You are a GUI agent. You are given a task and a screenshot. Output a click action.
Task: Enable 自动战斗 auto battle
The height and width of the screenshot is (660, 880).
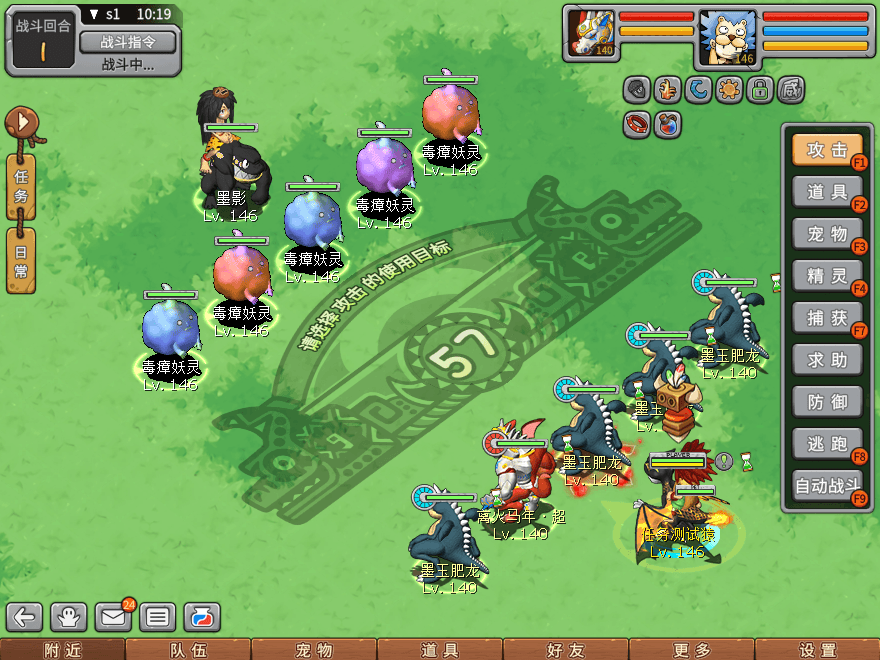coord(826,486)
